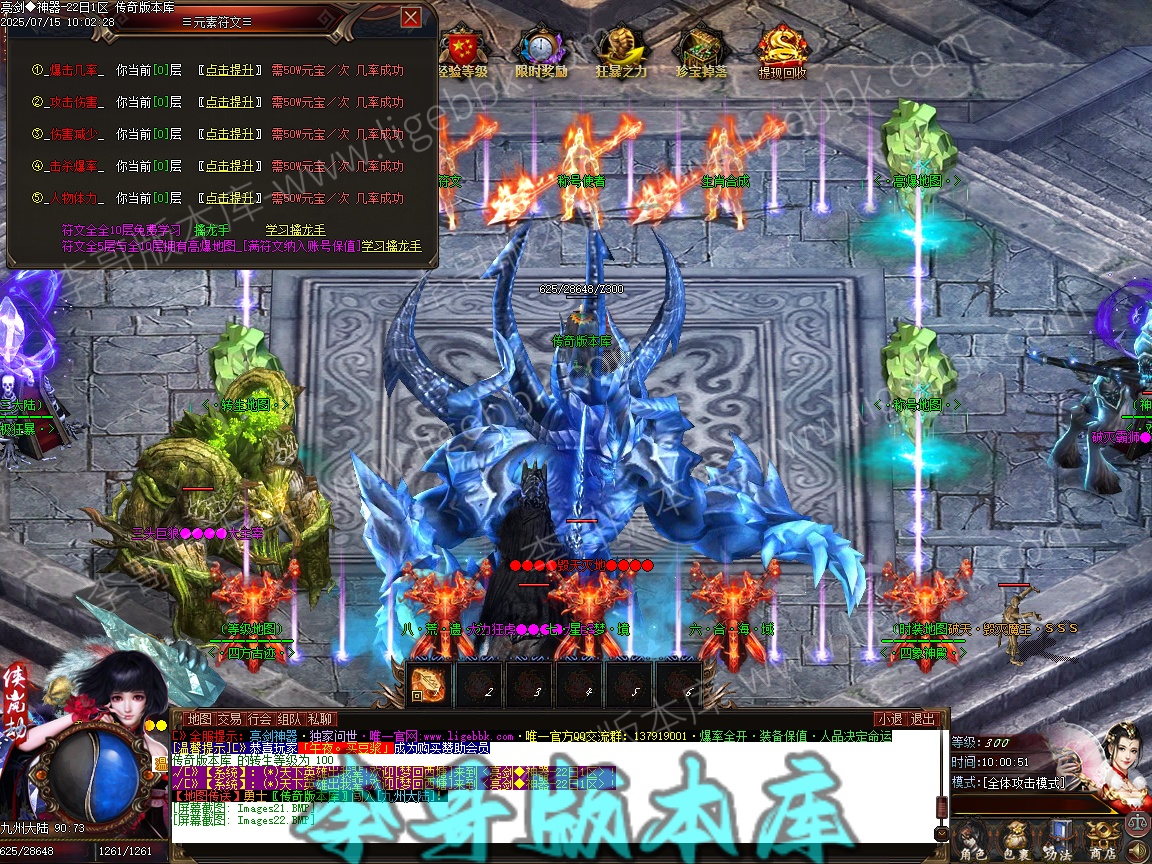
Task: Select the first skill hotbar slot
Action: [x=430, y=683]
